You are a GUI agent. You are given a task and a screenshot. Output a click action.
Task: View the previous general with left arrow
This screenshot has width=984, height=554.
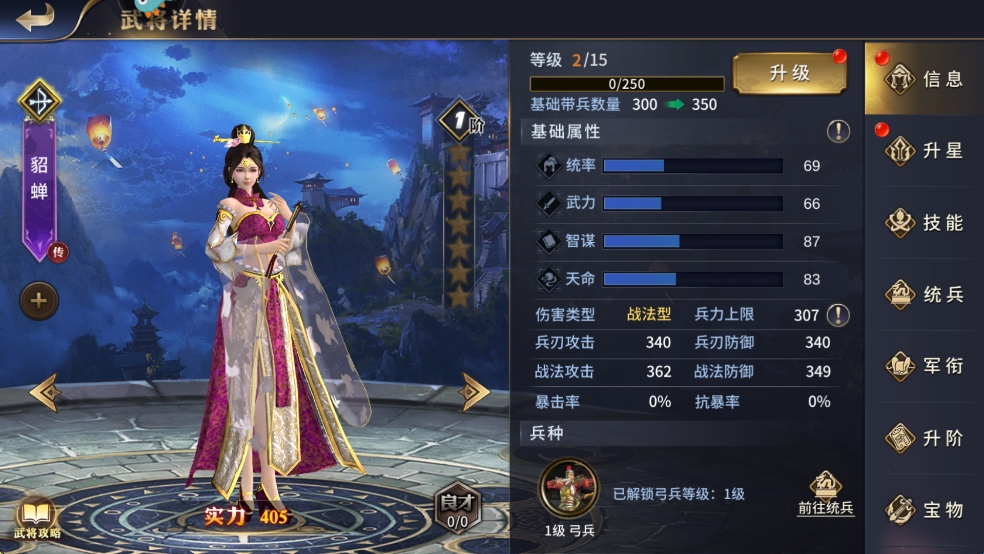(45, 392)
